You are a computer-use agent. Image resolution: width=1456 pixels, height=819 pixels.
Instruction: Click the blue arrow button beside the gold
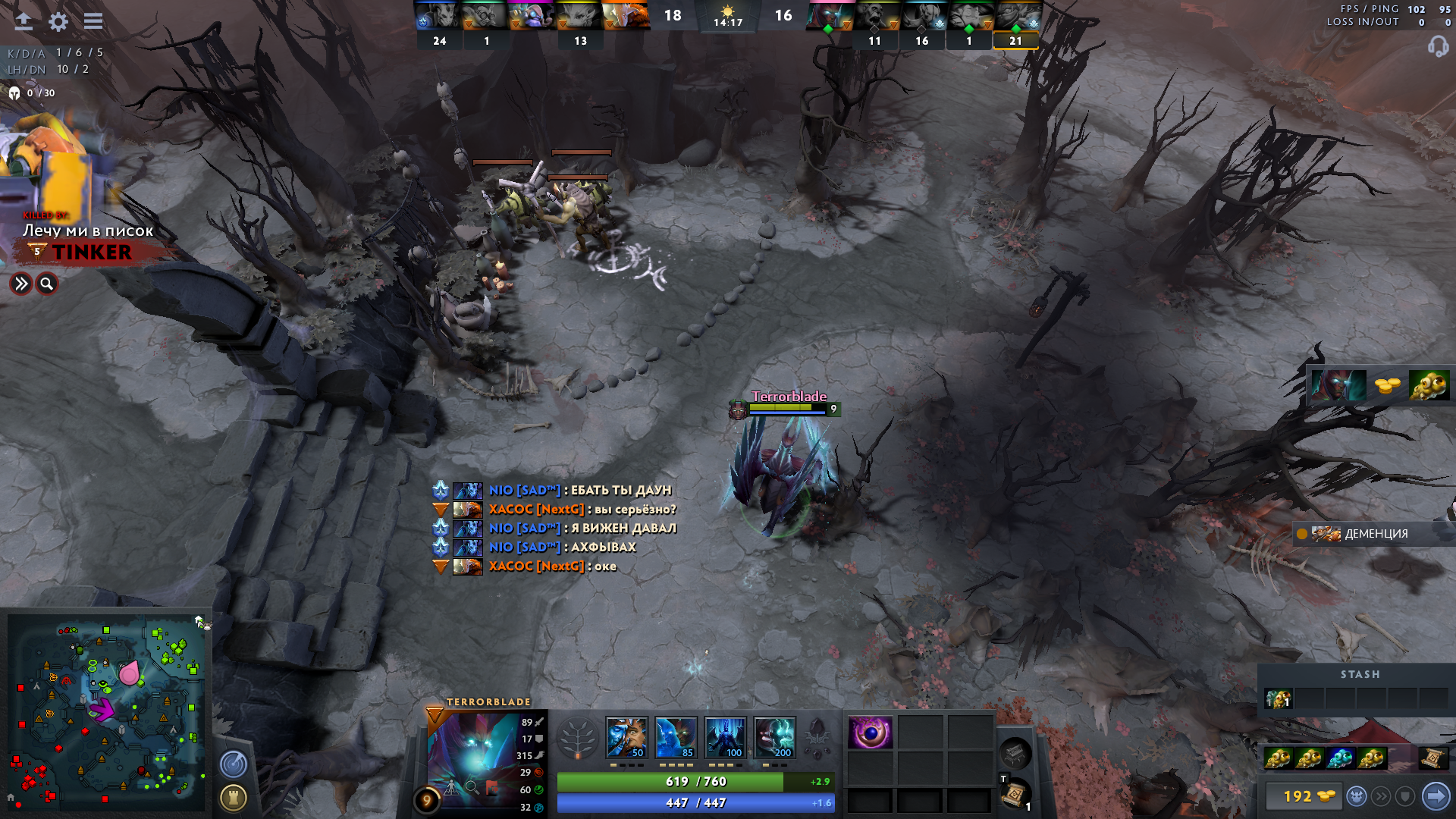1436,796
